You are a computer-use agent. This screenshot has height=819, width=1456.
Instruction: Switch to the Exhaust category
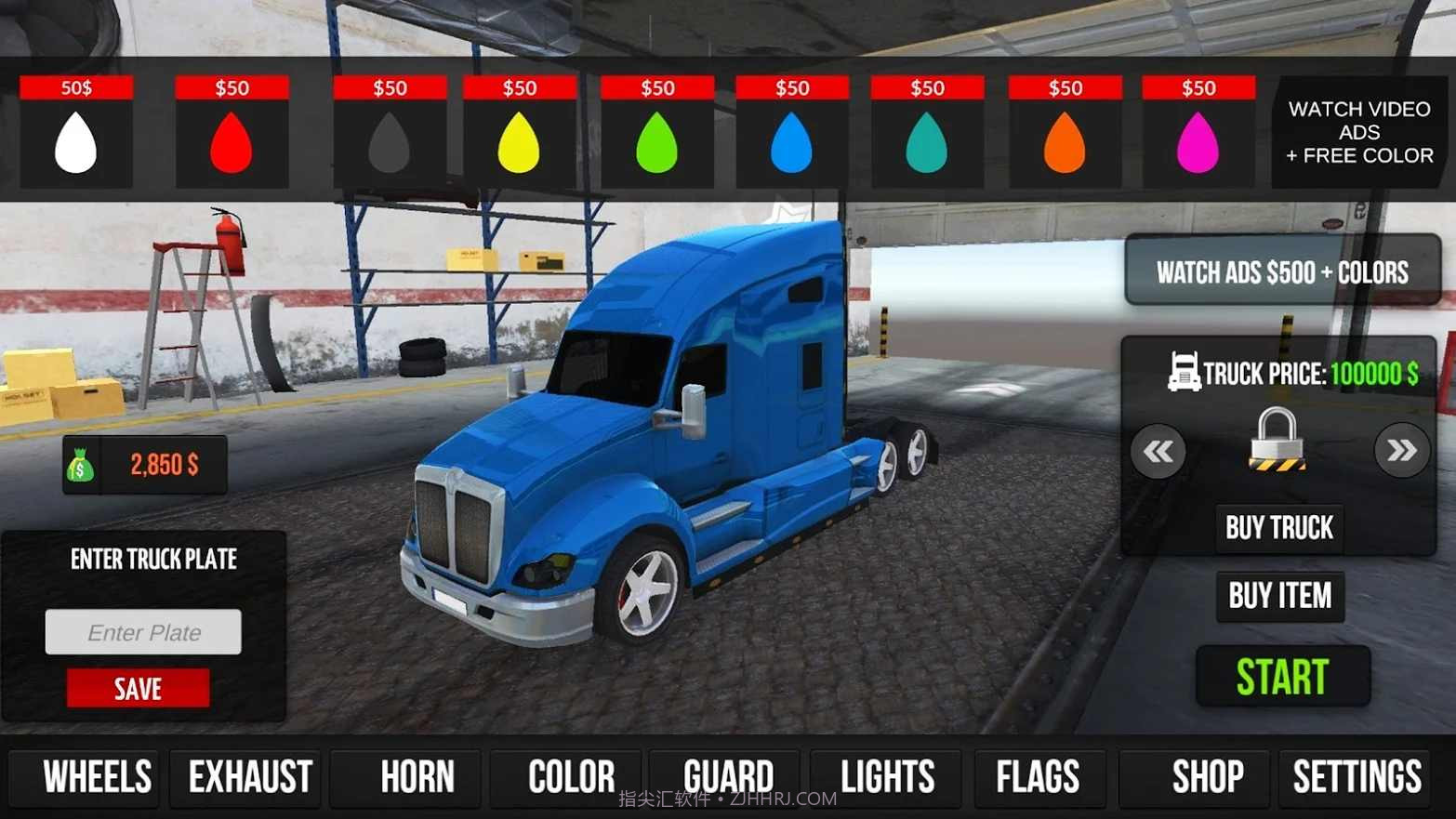[x=250, y=777]
